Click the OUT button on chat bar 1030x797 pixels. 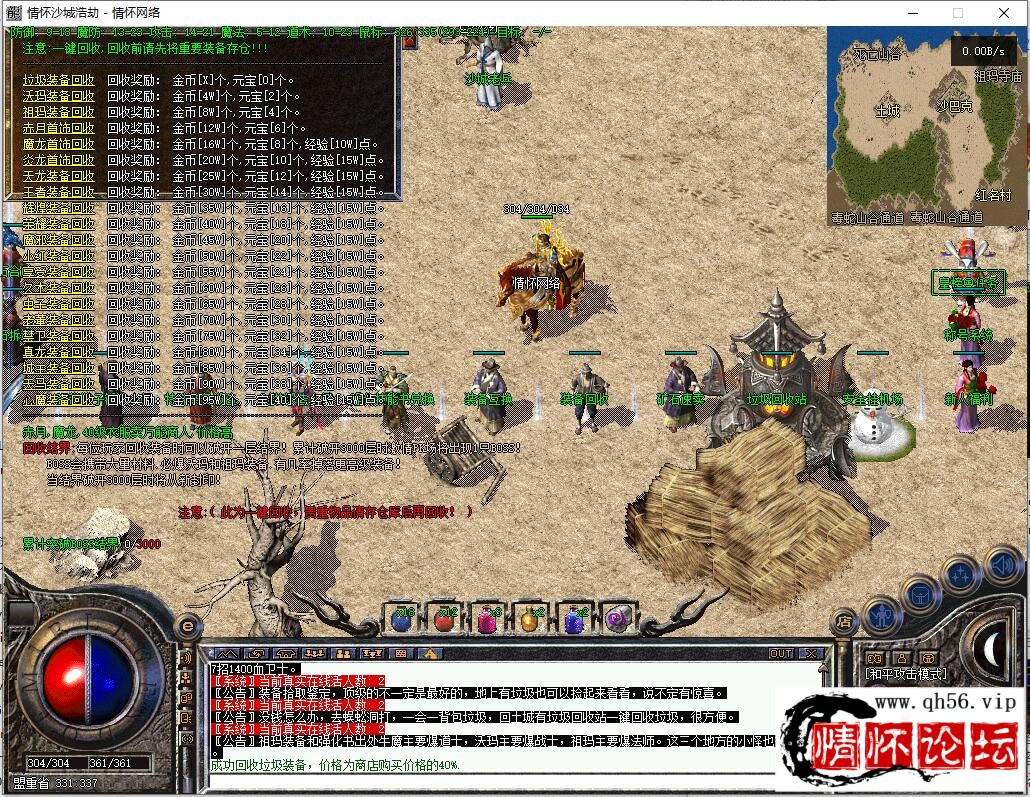click(x=781, y=654)
